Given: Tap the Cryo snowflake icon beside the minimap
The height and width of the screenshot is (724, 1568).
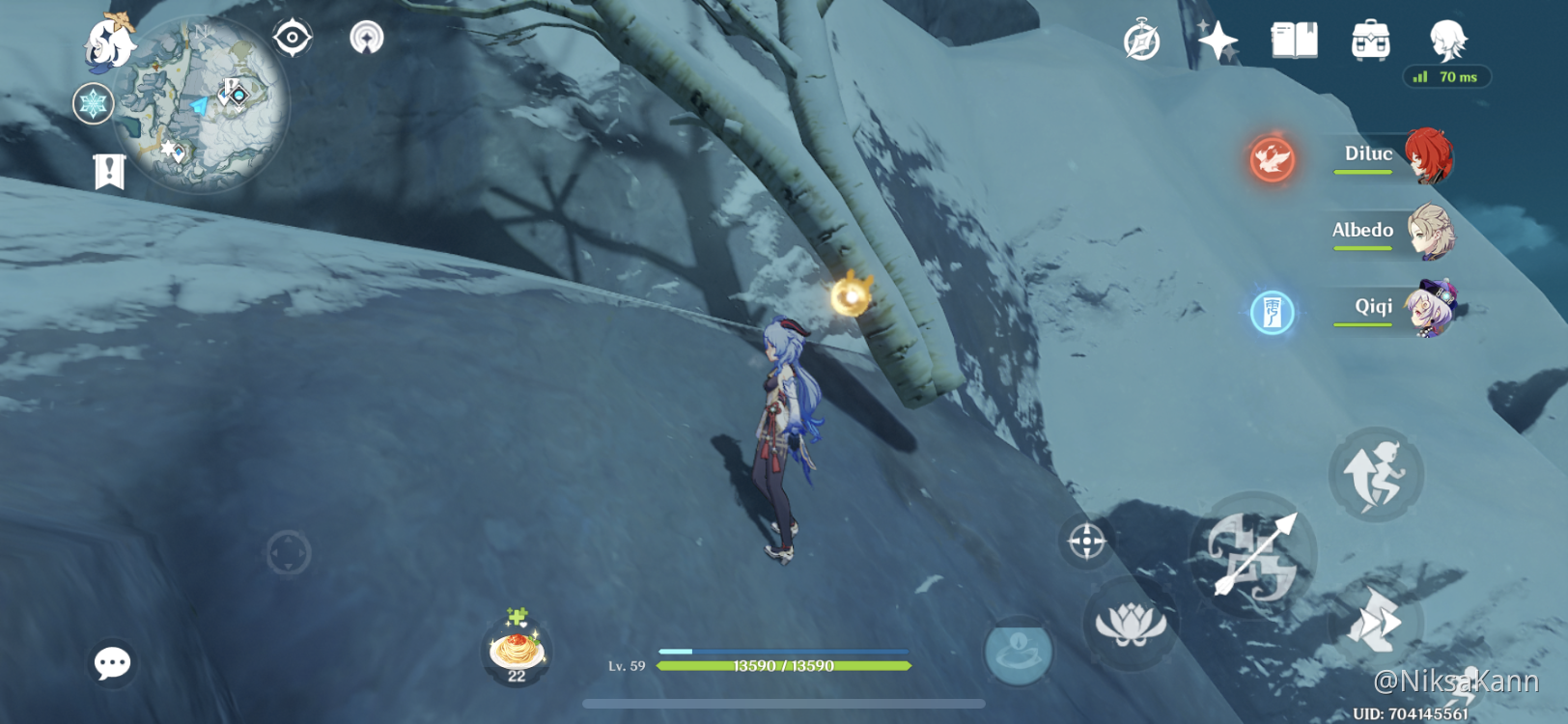Looking at the screenshot, I should click(x=94, y=103).
